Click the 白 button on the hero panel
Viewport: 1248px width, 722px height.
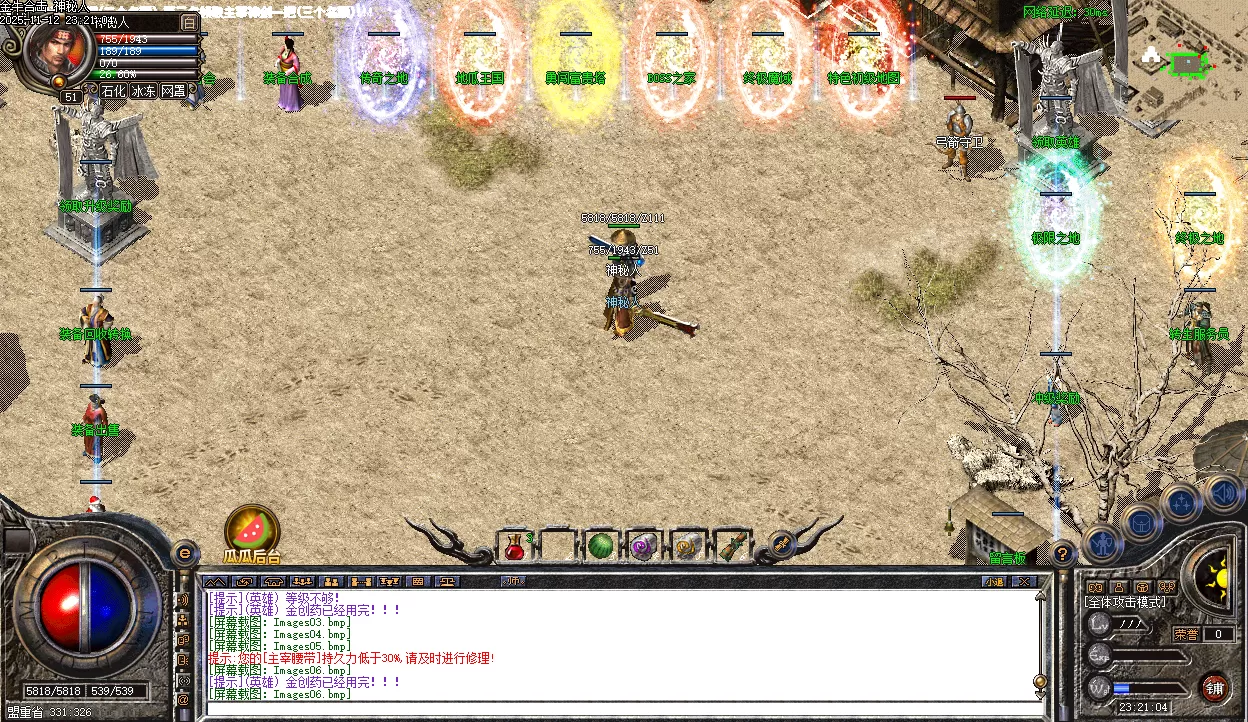coord(190,21)
